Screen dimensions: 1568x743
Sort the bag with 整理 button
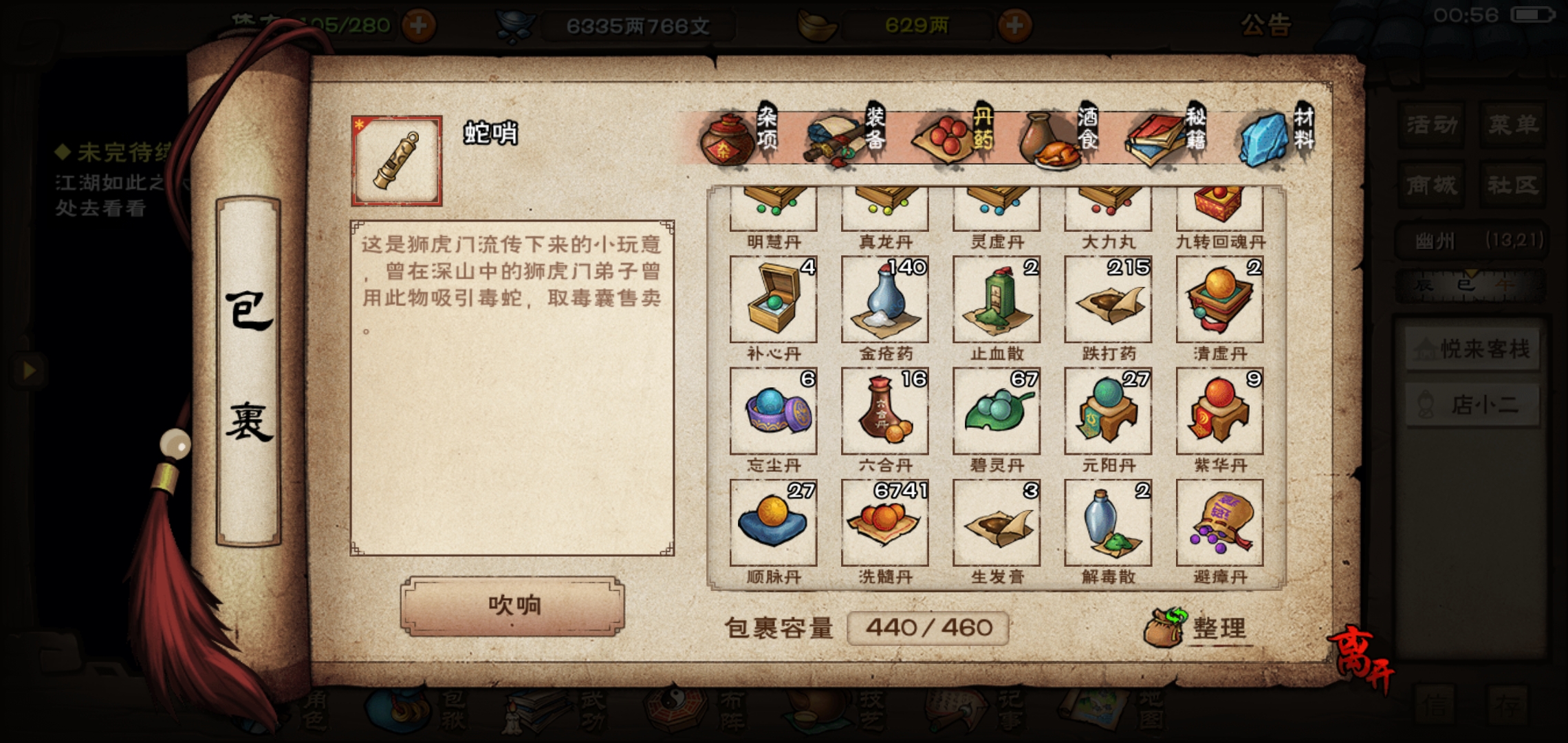pos(1200,627)
